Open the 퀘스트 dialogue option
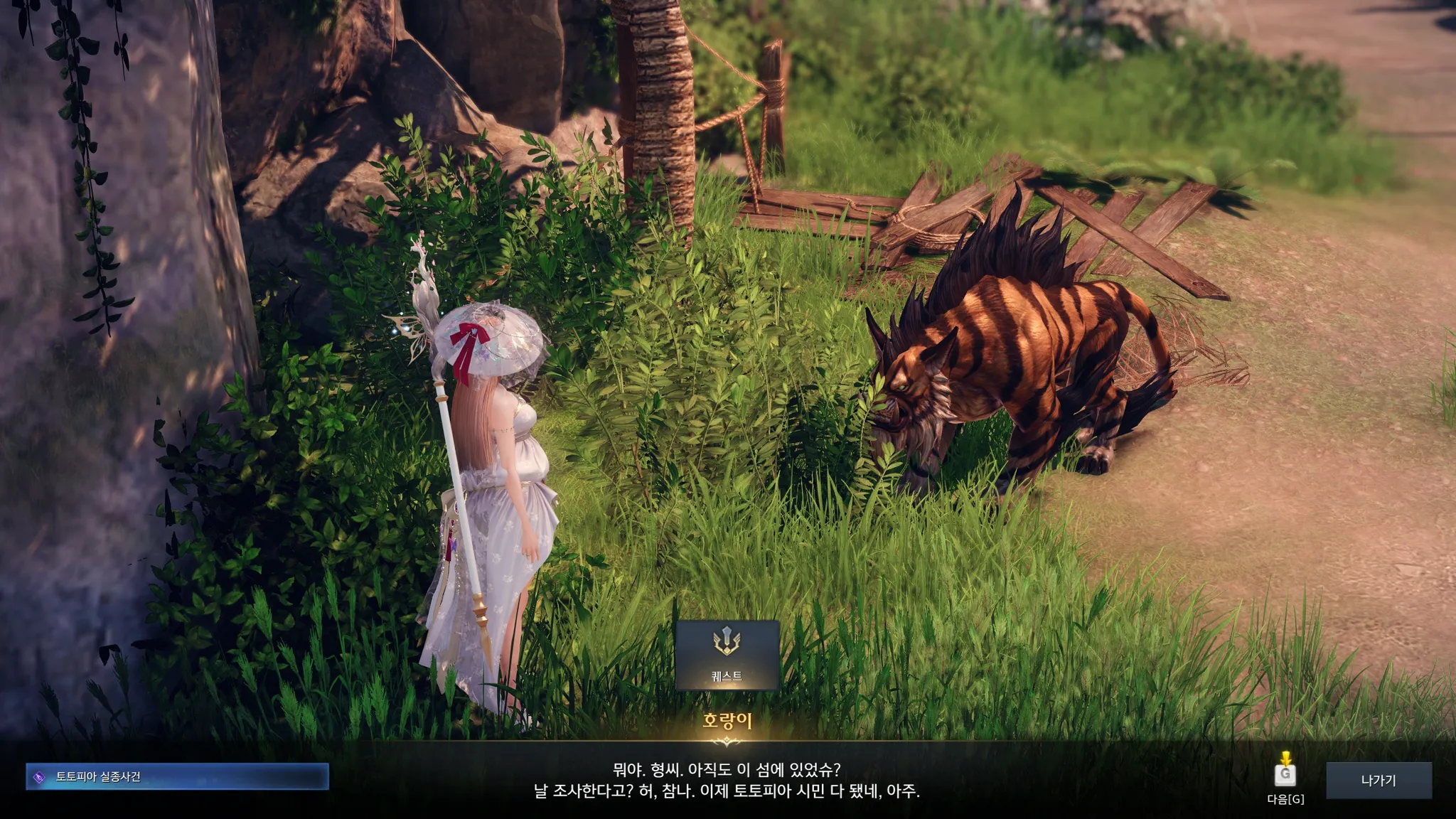 tap(727, 655)
